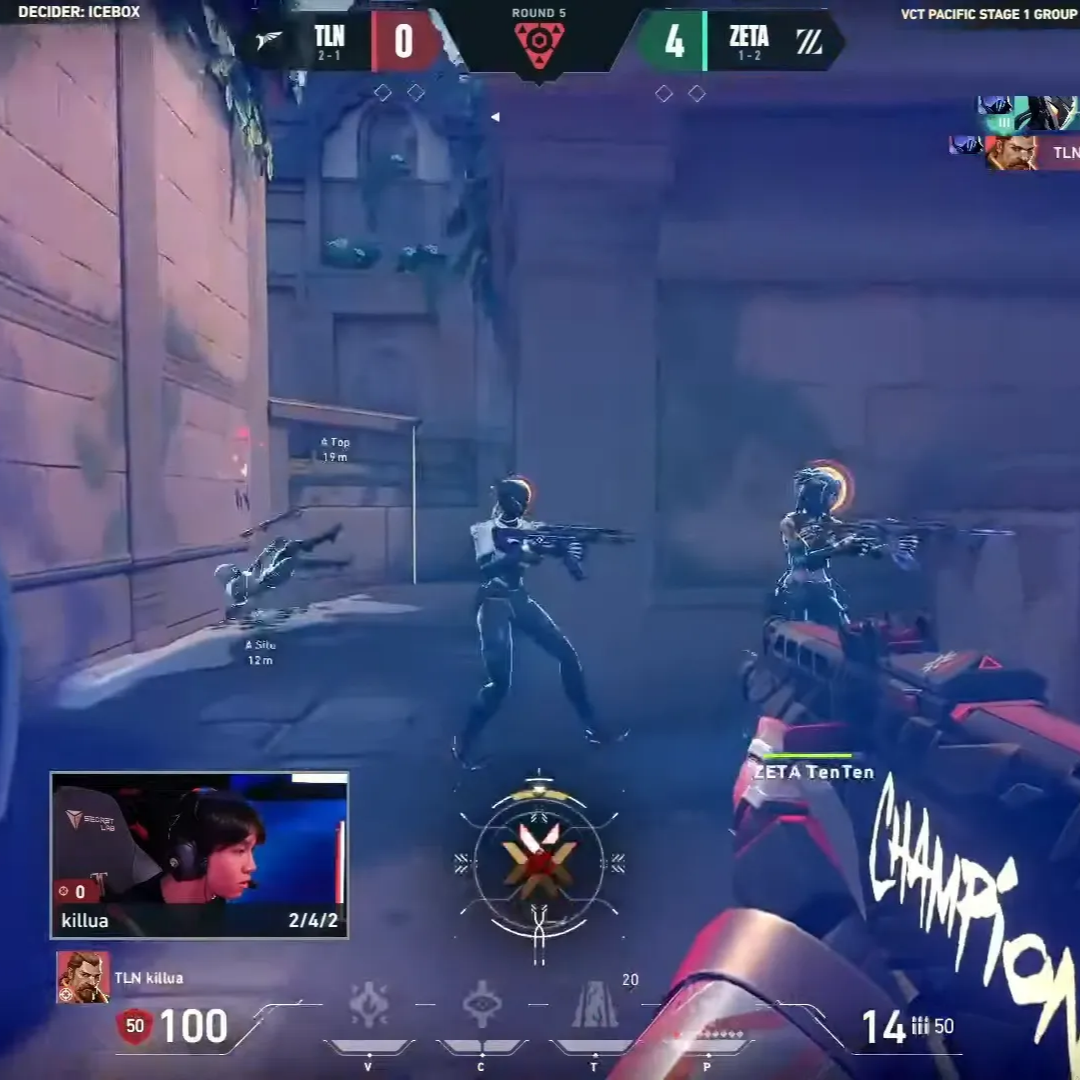Activate the eye-shaped ability icon
The width and height of the screenshot is (1080, 1080).
[x=482, y=1005]
